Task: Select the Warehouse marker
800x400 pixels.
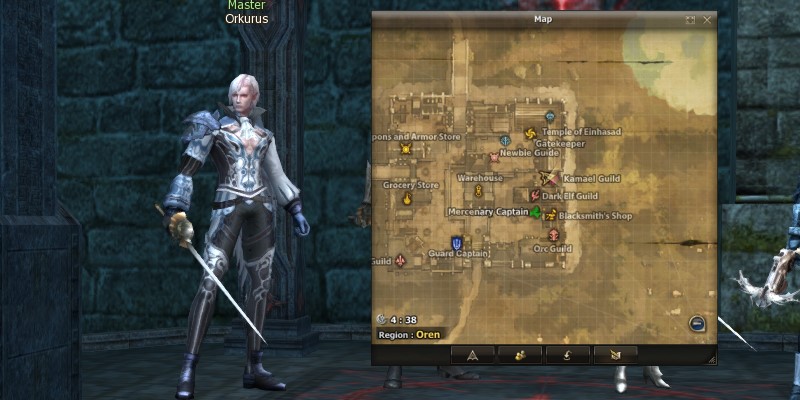Action: coord(479,190)
